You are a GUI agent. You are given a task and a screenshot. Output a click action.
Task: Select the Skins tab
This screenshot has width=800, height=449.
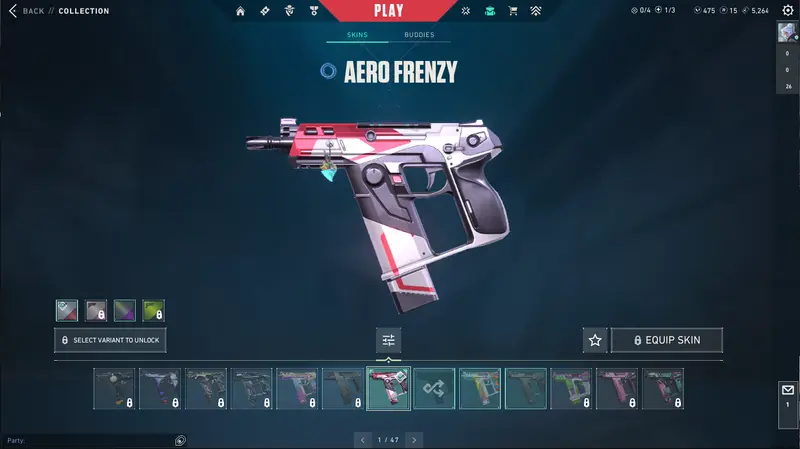pyautogui.click(x=357, y=35)
